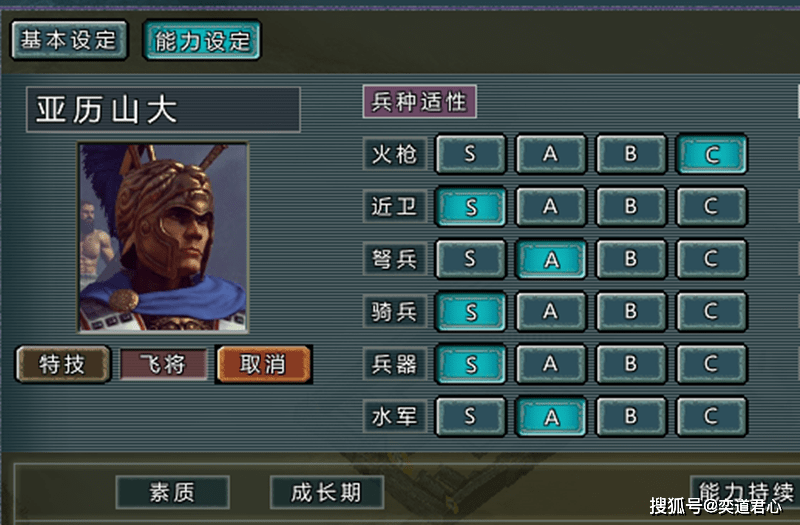Open the 素质 setting
The width and height of the screenshot is (800, 525).
[x=172, y=492]
